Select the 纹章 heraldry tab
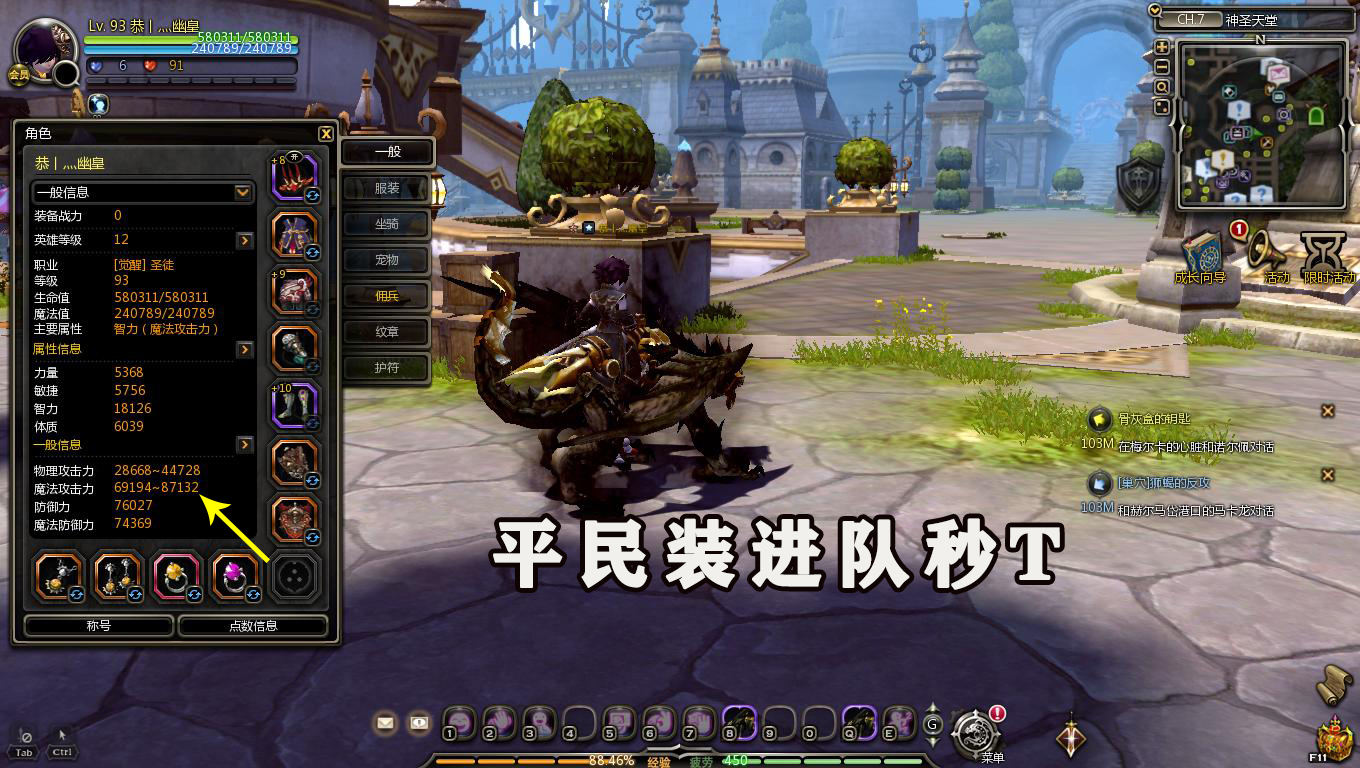1360x768 pixels. click(x=386, y=332)
